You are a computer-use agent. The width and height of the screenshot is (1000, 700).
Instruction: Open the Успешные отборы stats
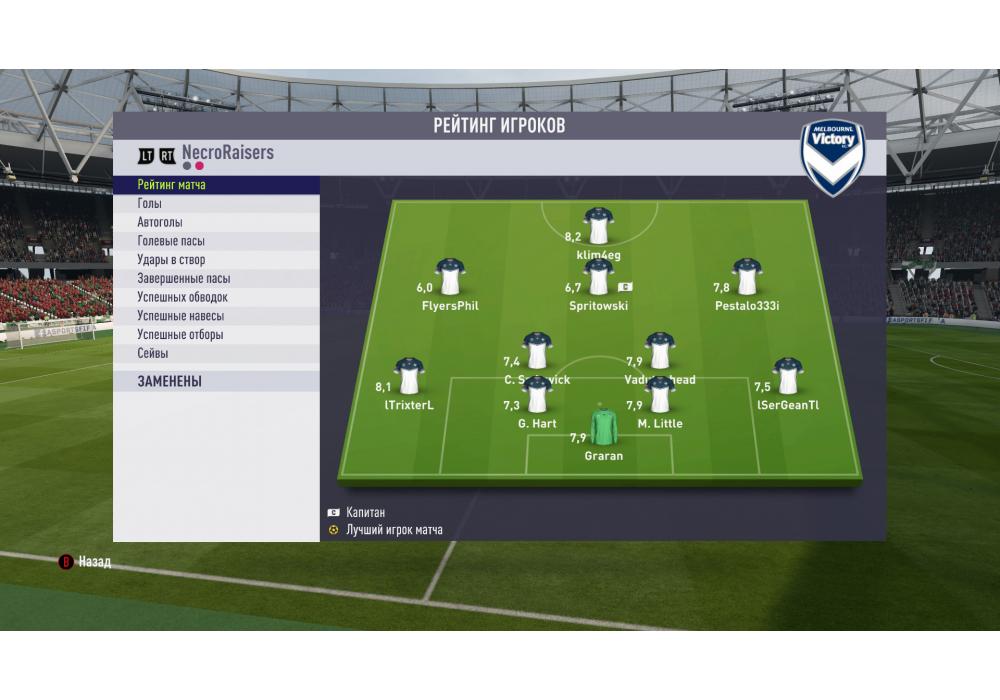click(216, 335)
